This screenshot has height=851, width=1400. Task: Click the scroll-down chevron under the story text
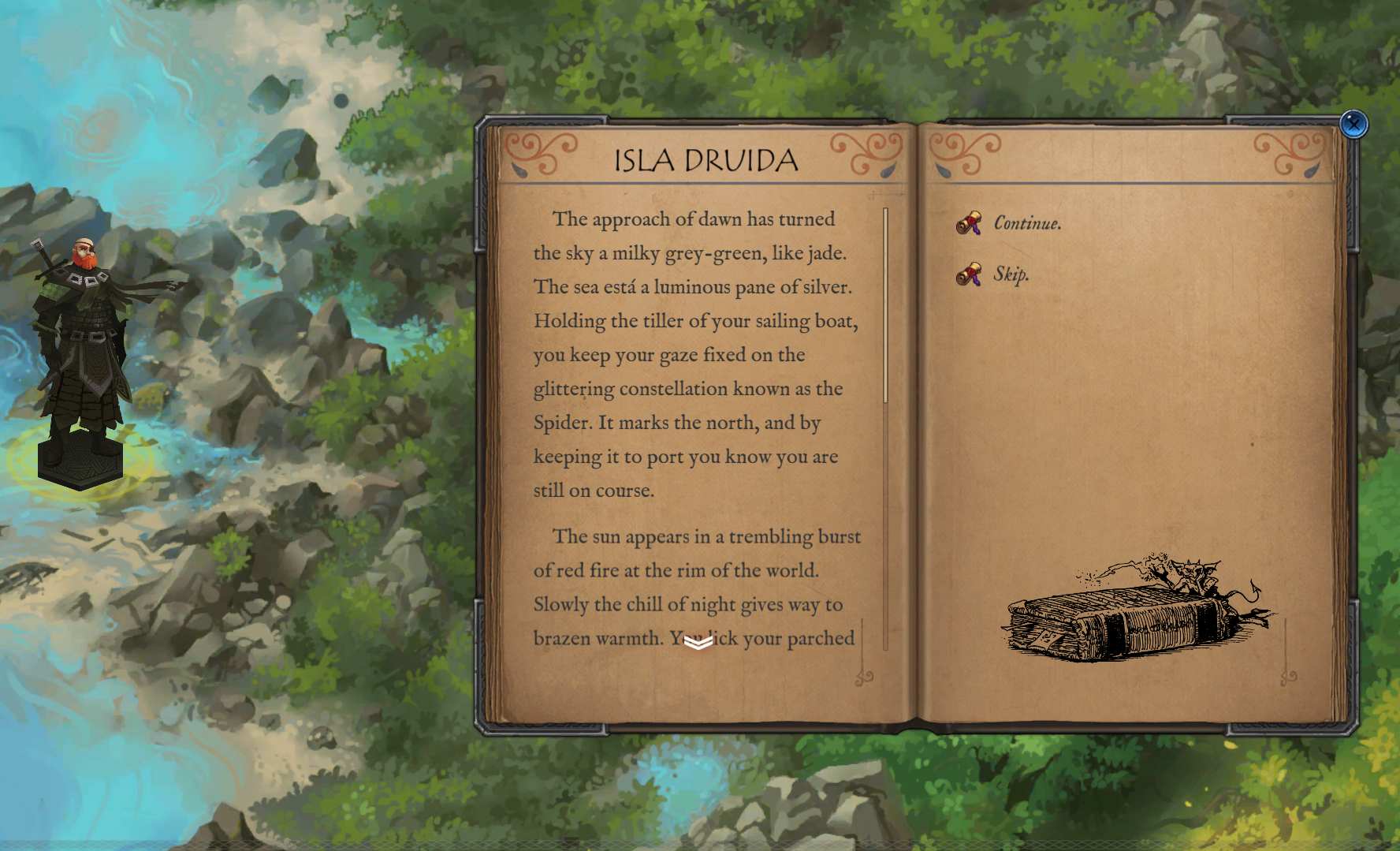click(698, 643)
